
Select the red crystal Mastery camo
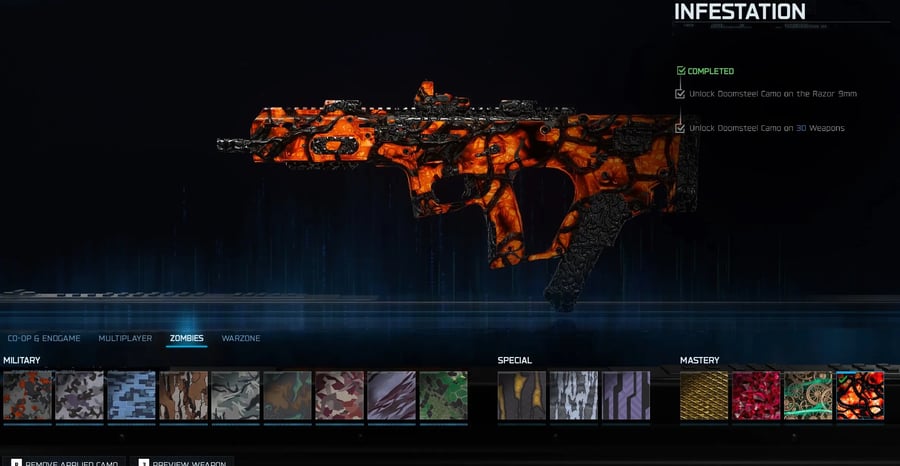pos(756,395)
